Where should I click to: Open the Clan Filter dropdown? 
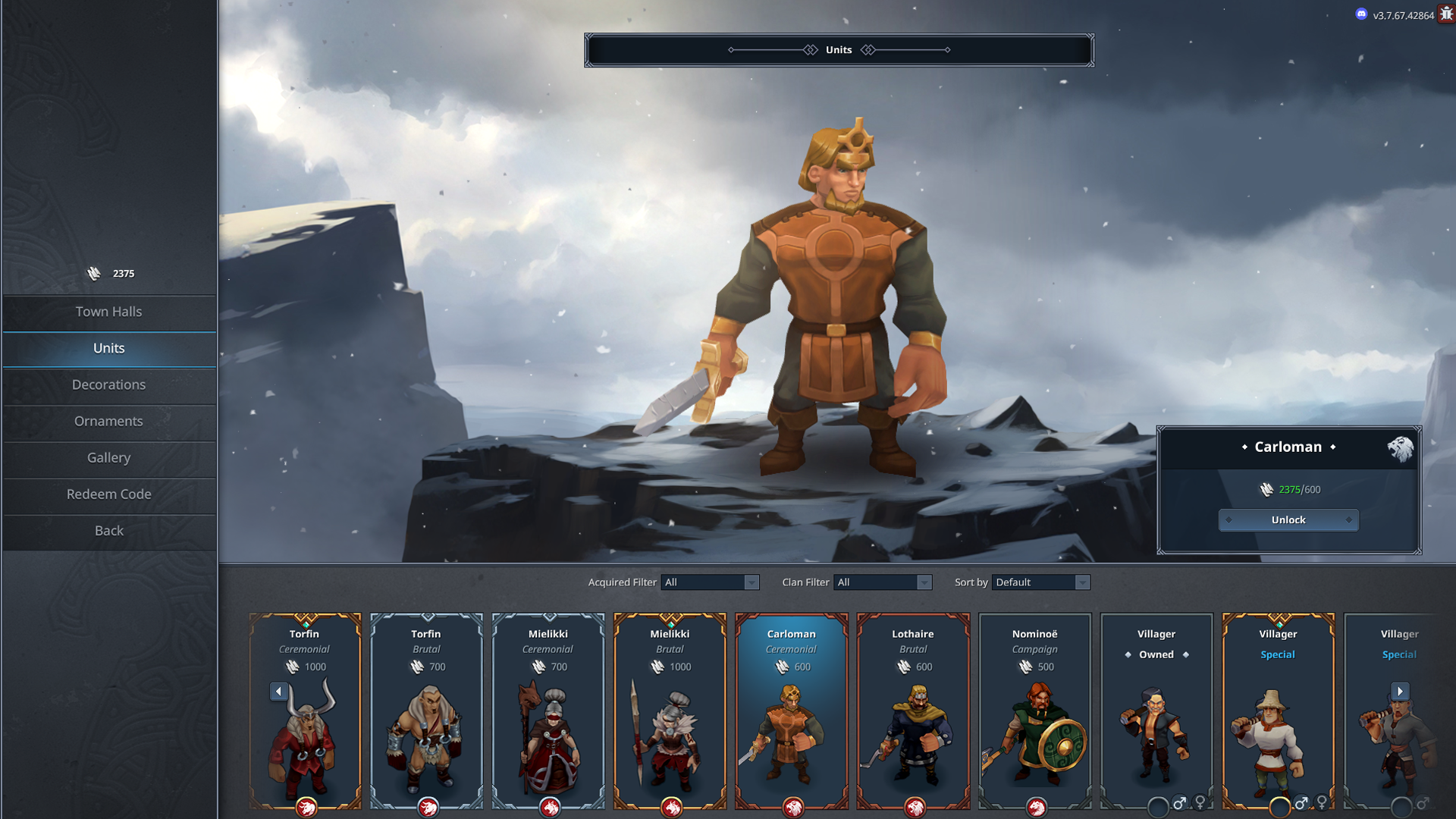[882, 582]
